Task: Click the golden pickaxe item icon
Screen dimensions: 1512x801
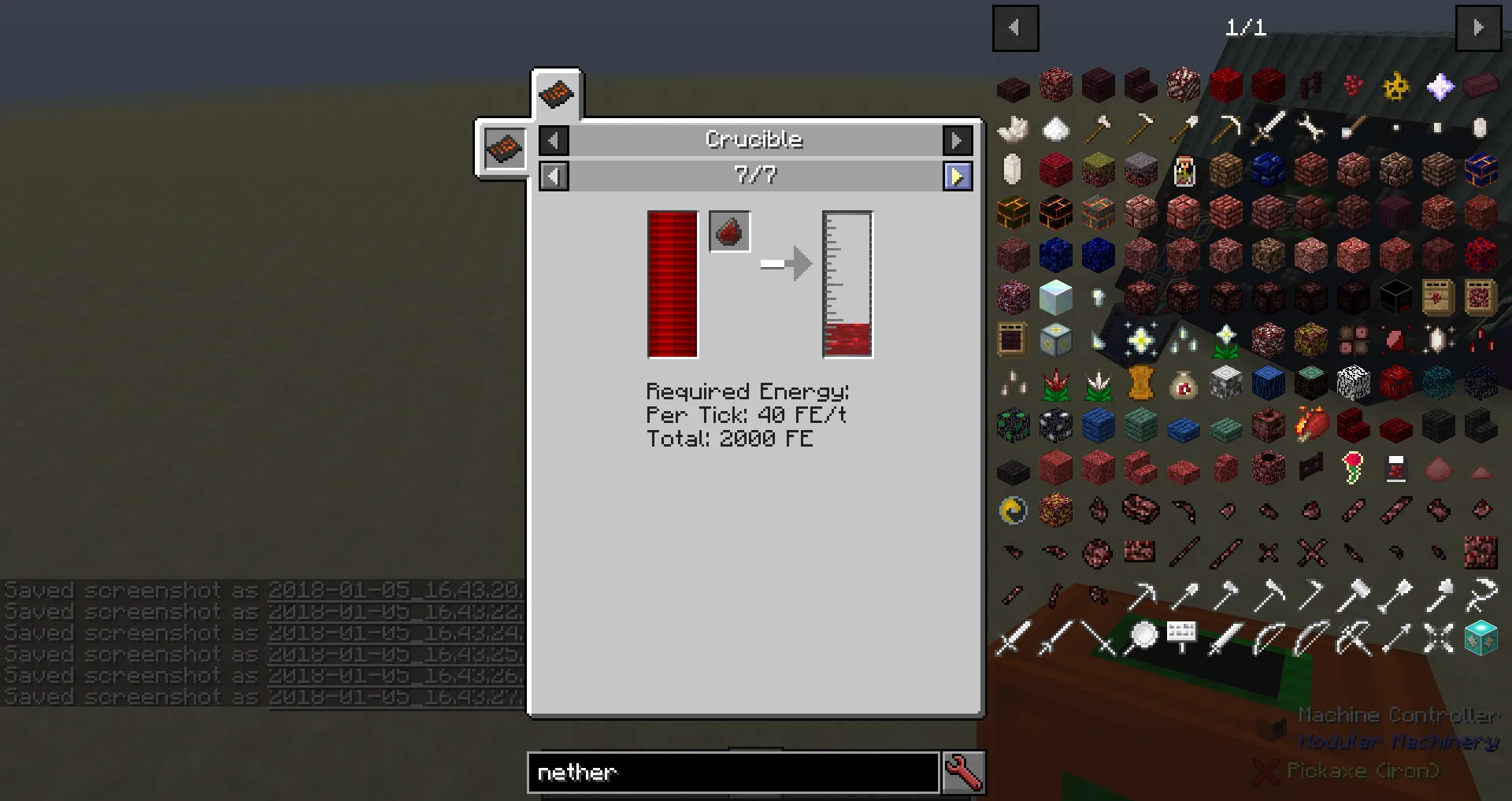Action: (x=1227, y=128)
